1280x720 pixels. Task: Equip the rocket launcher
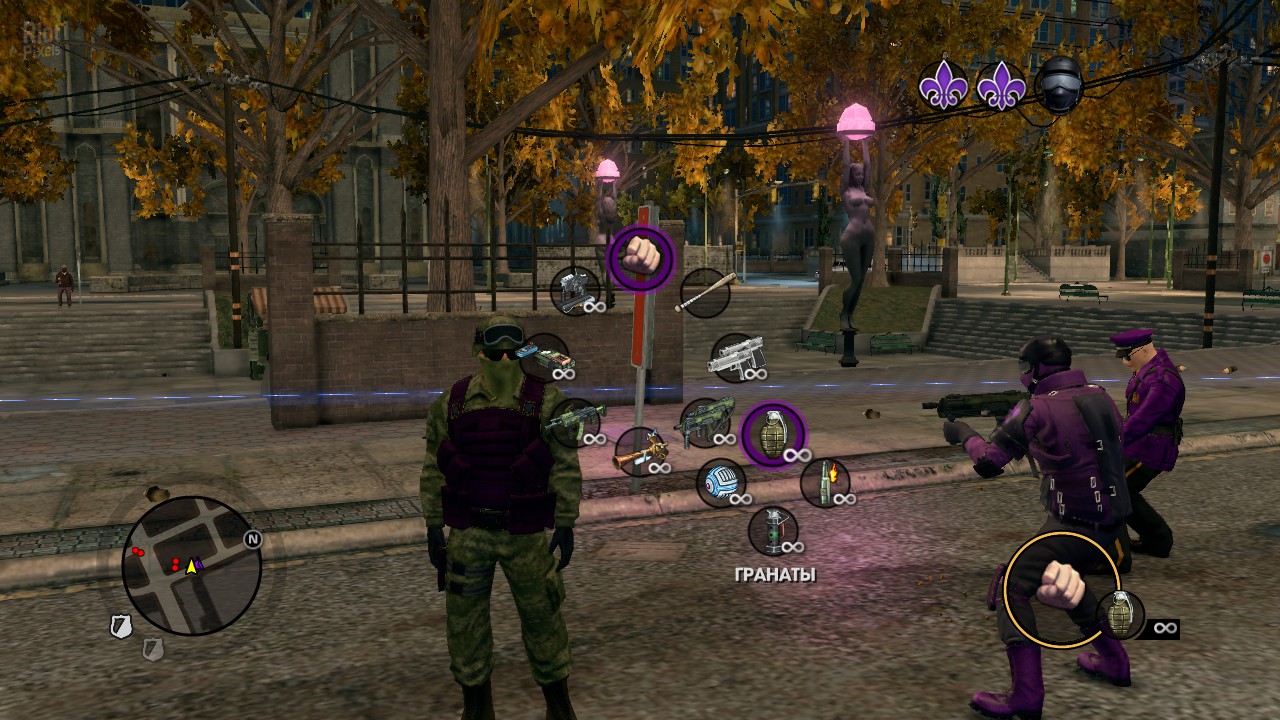point(640,451)
